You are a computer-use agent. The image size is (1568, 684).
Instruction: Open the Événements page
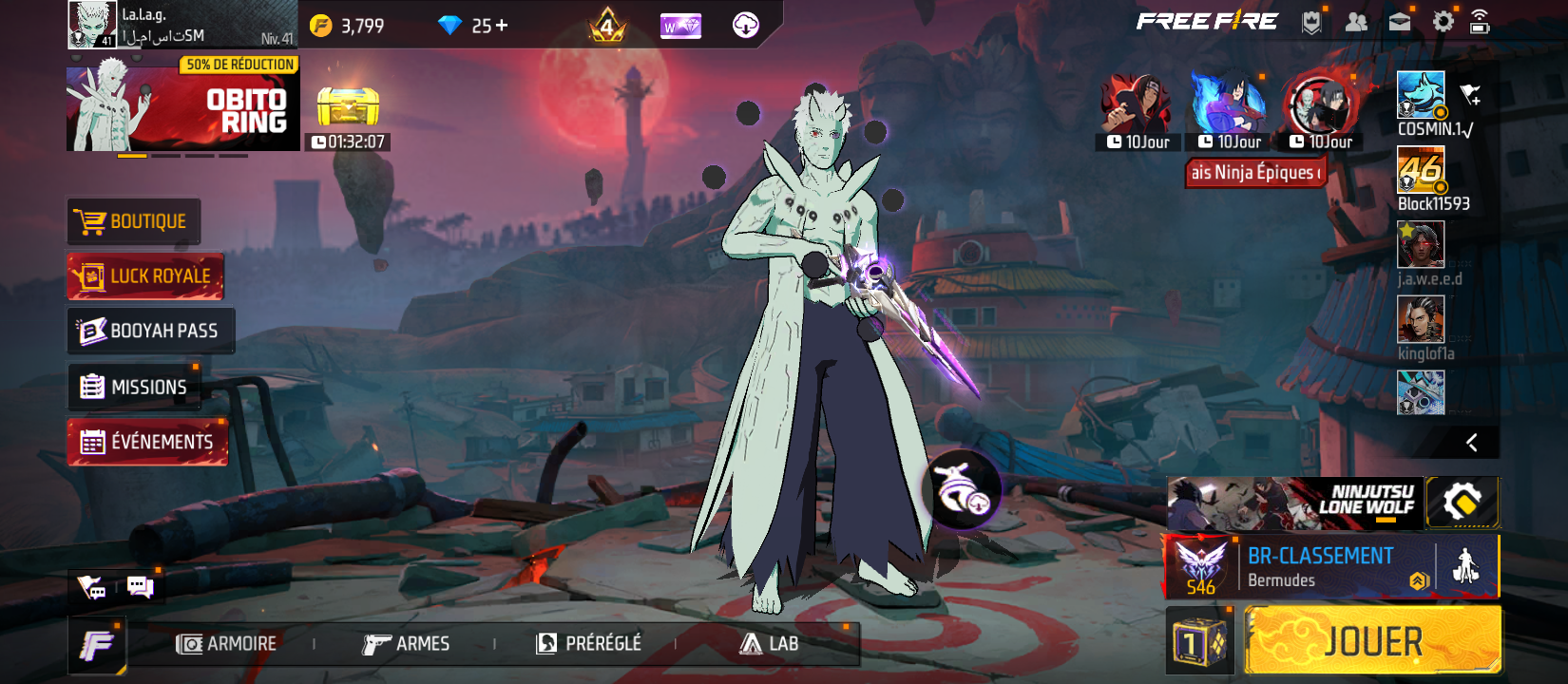[x=147, y=442]
